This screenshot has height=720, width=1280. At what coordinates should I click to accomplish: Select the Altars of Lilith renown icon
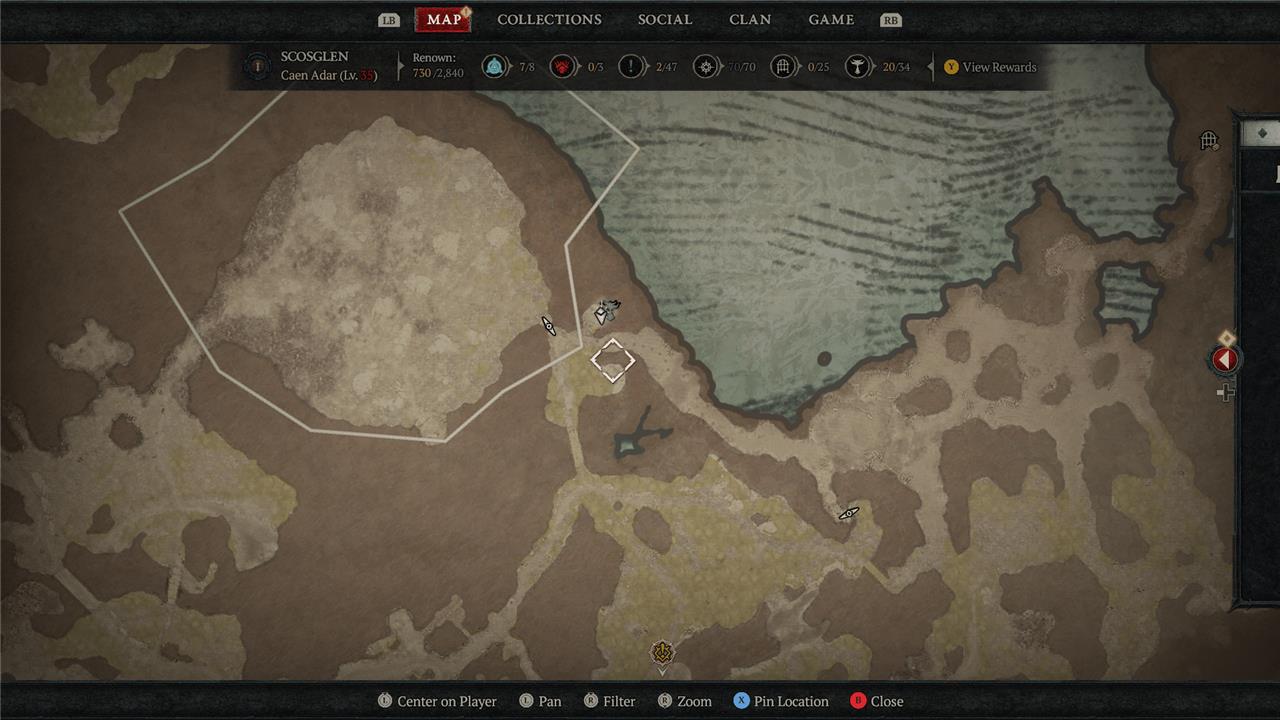tap(856, 67)
